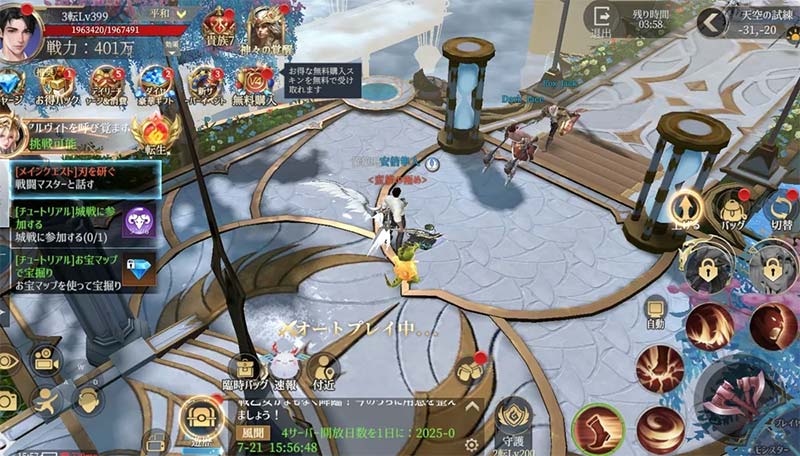Open the 平和 combat mode dropdown
The image size is (800, 456).
coord(167,14)
